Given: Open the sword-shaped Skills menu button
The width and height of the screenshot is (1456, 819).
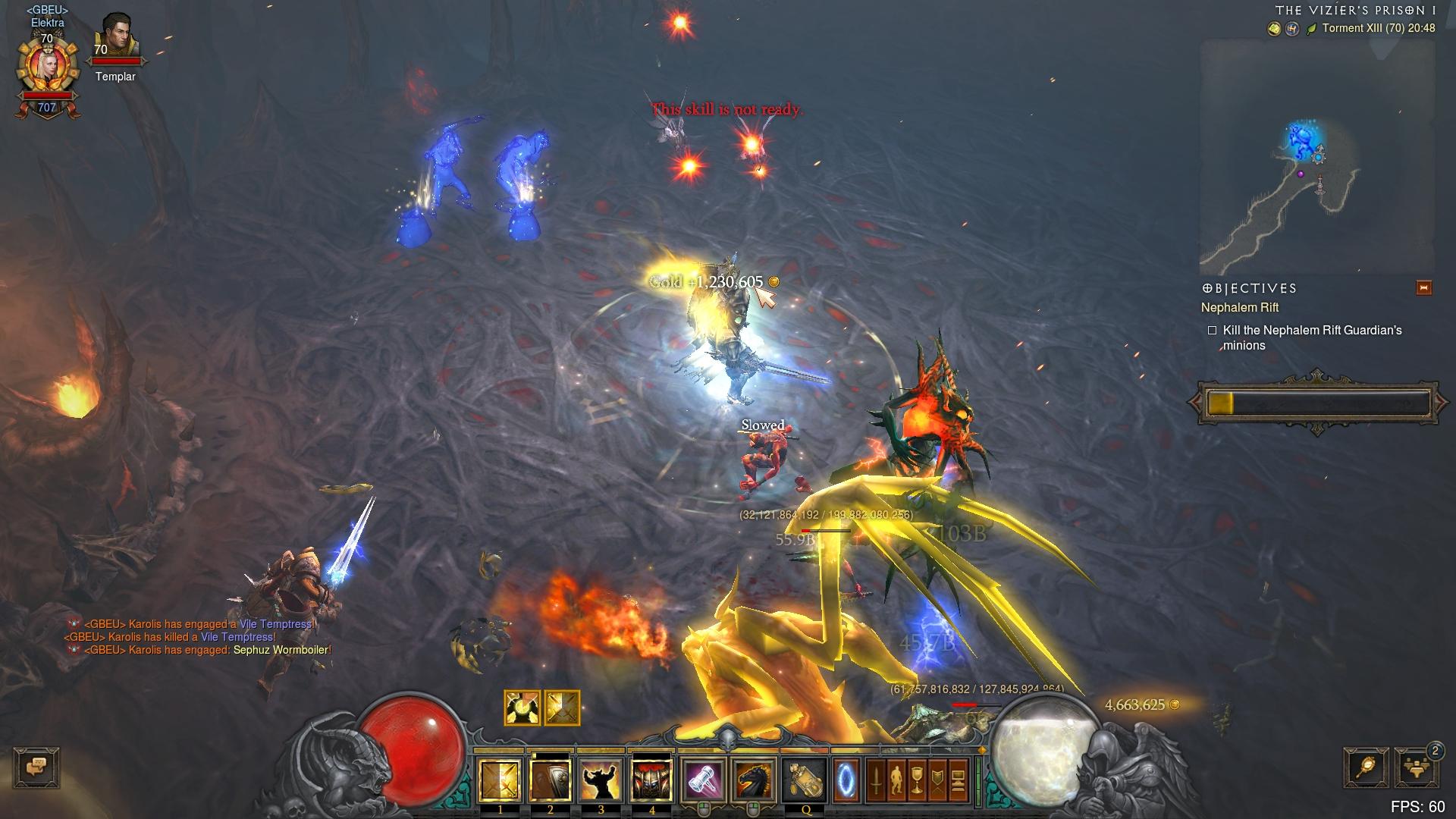Looking at the screenshot, I should click(876, 780).
